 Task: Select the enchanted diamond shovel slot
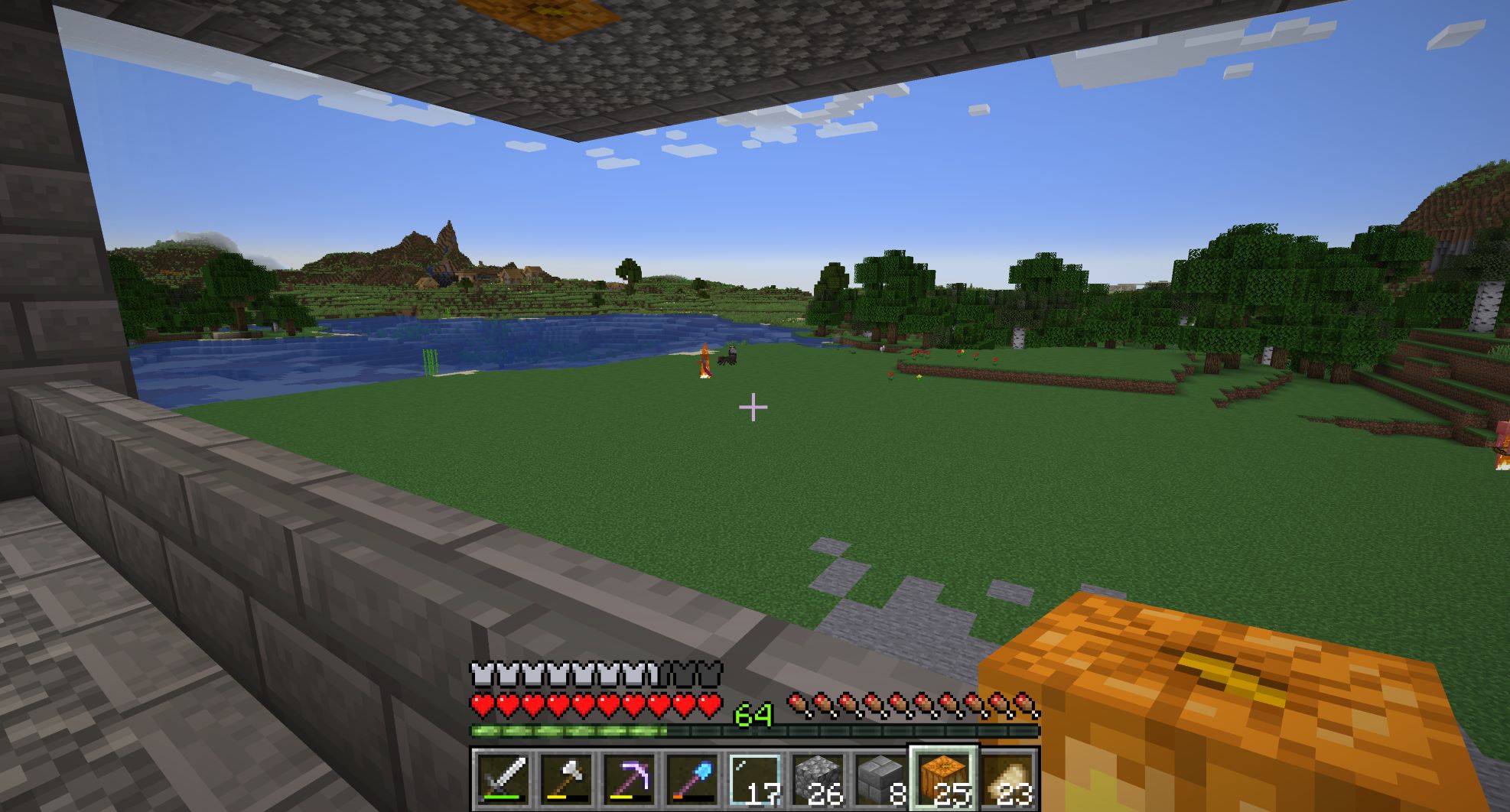click(x=692, y=778)
